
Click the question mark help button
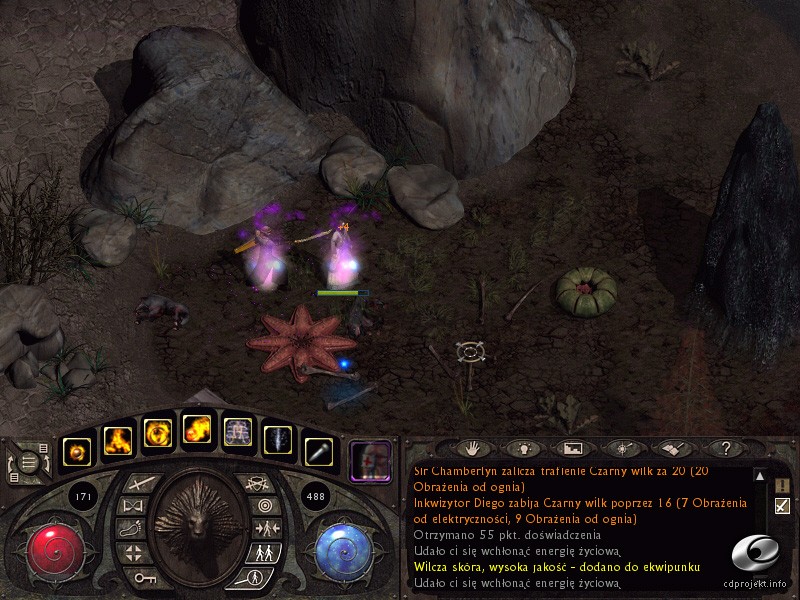click(726, 449)
